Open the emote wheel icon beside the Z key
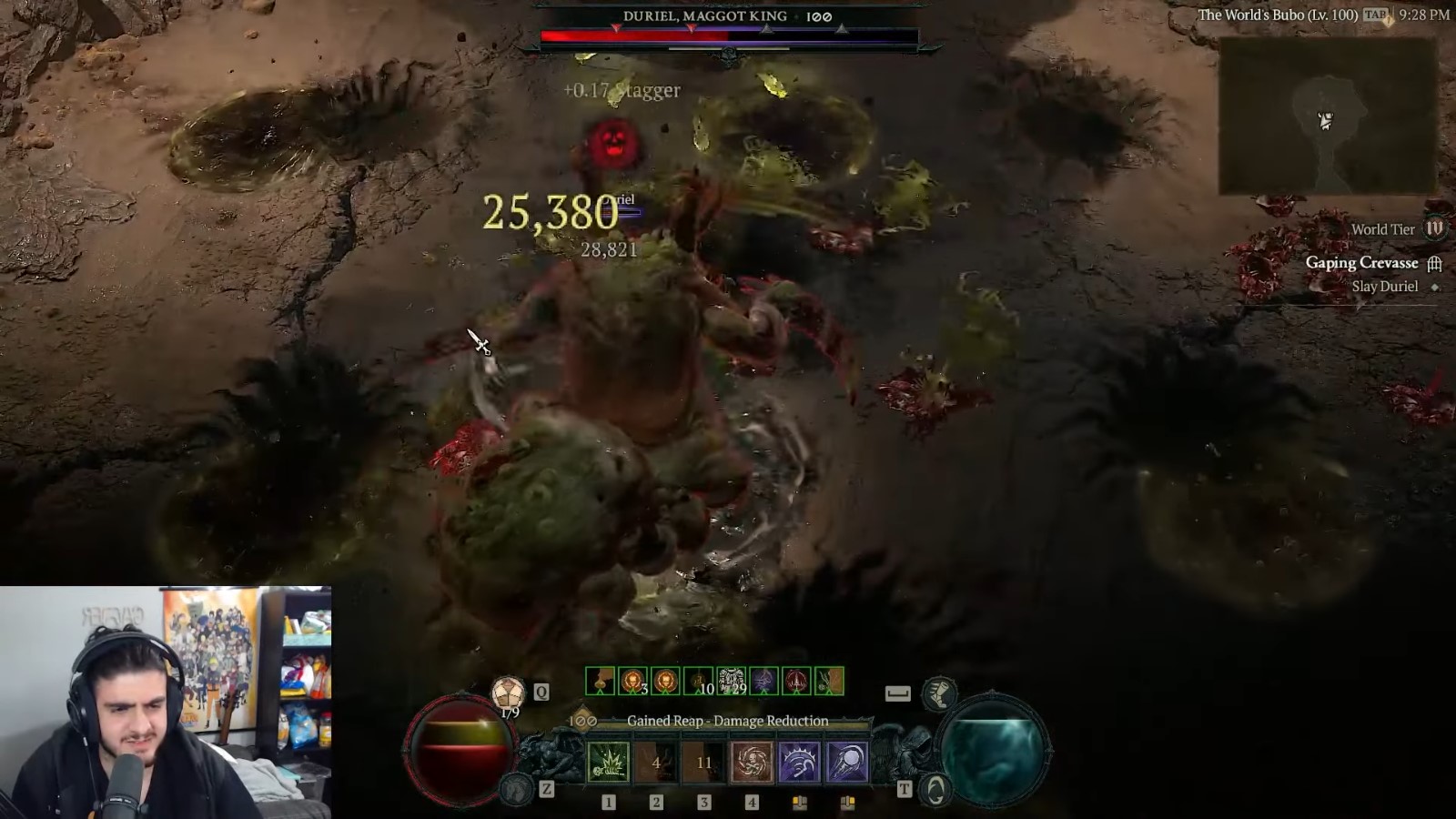 click(517, 788)
